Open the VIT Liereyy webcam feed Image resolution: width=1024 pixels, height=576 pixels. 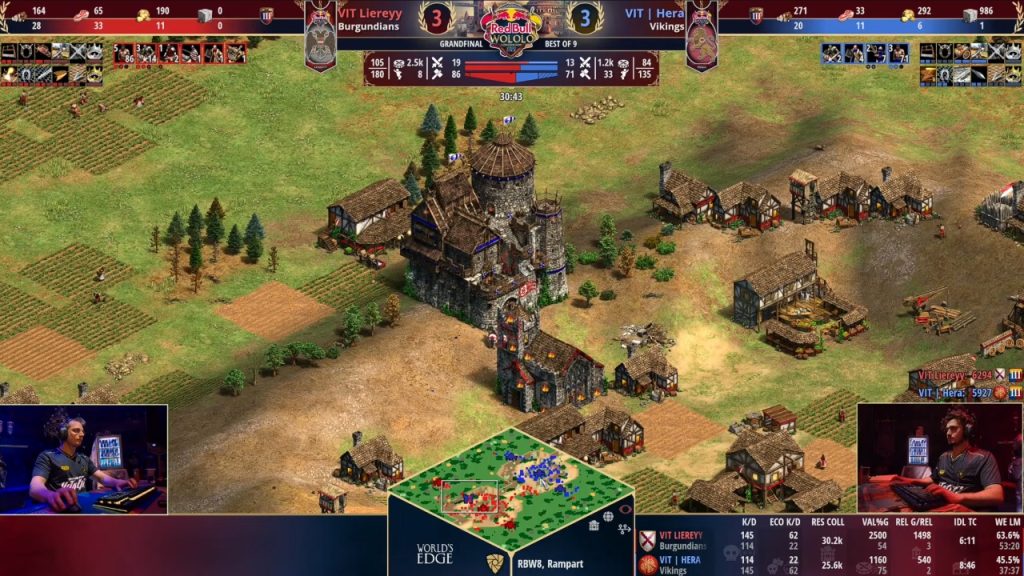pyautogui.click(x=83, y=459)
